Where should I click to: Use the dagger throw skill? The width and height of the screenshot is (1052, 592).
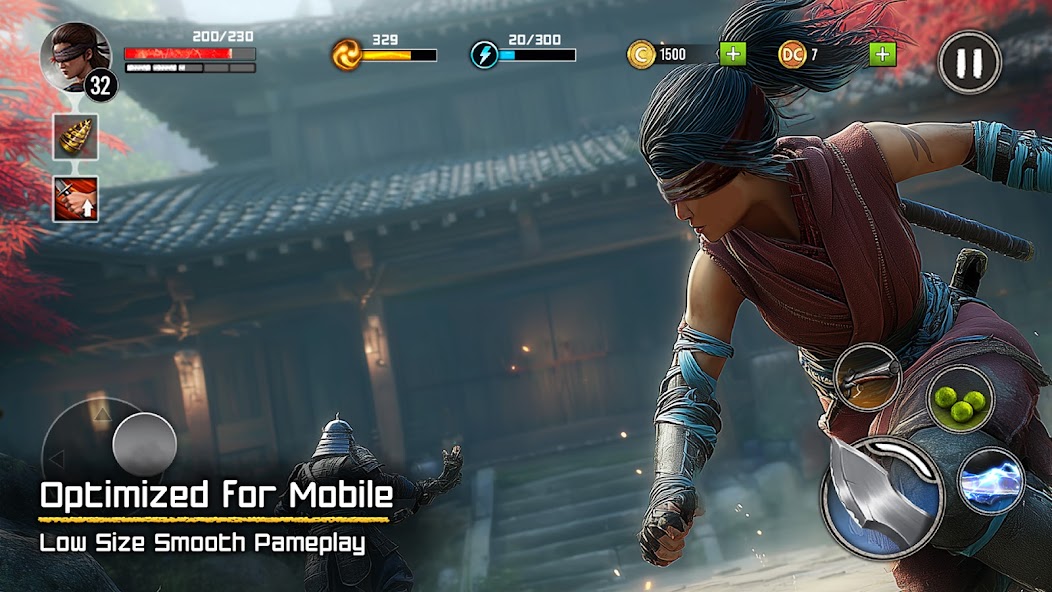pyautogui.click(x=867, y=378)
